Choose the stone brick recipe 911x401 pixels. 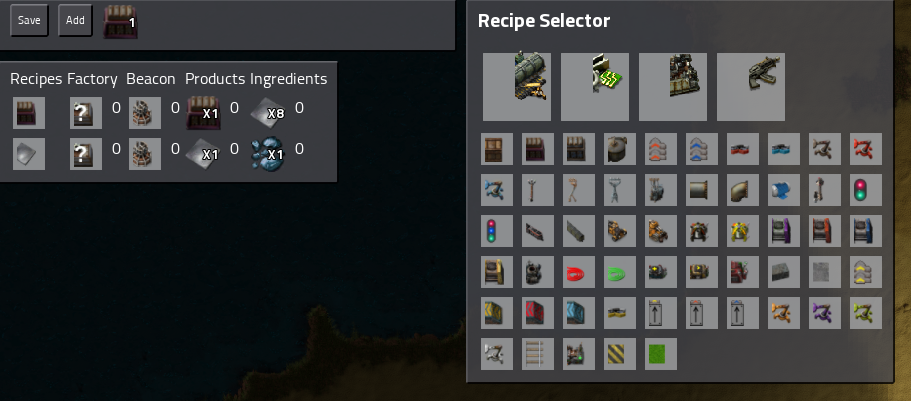coord(784,272)
